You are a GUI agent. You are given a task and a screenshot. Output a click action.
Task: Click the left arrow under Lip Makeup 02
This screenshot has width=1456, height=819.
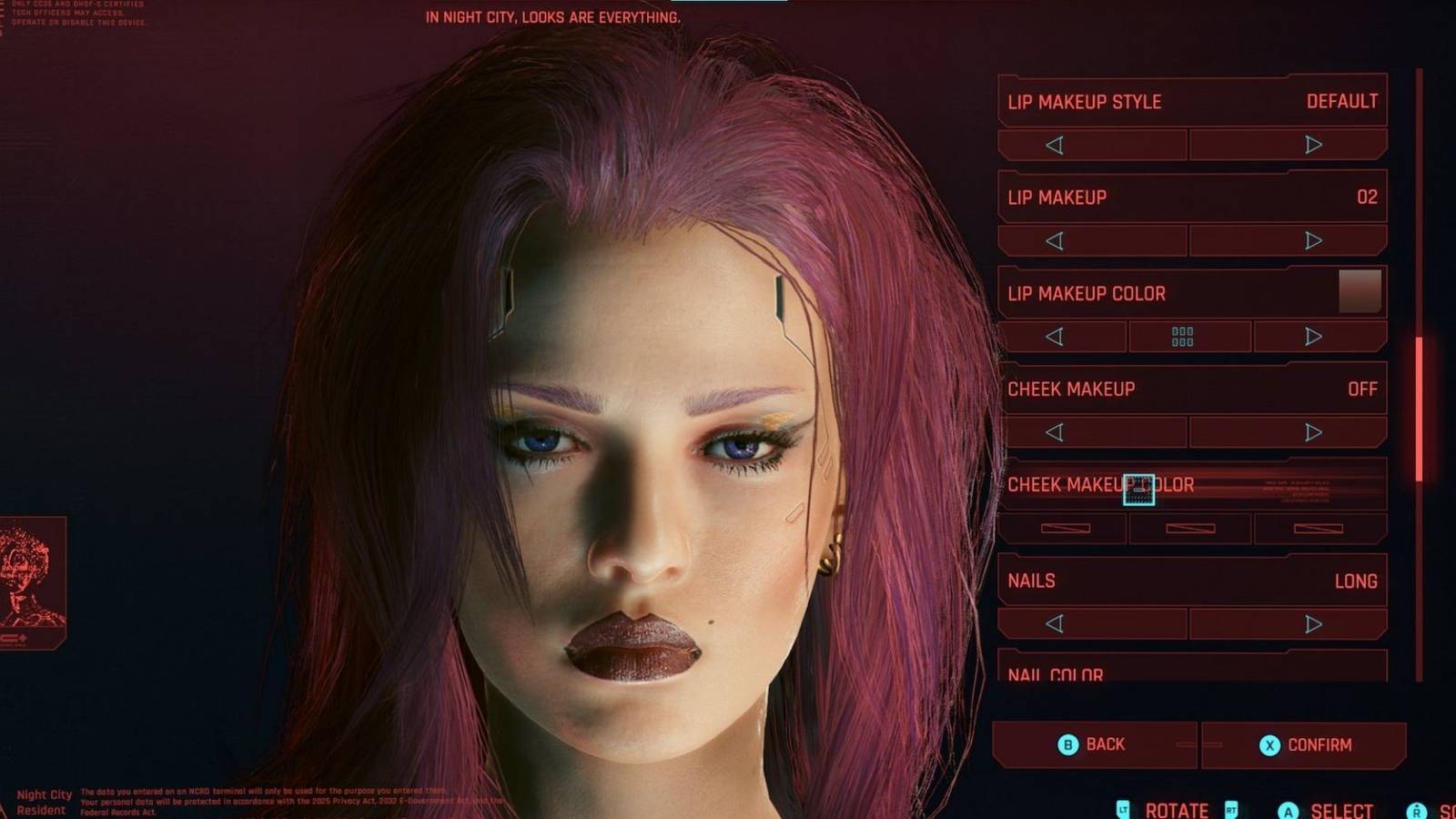click(1056, 239)
